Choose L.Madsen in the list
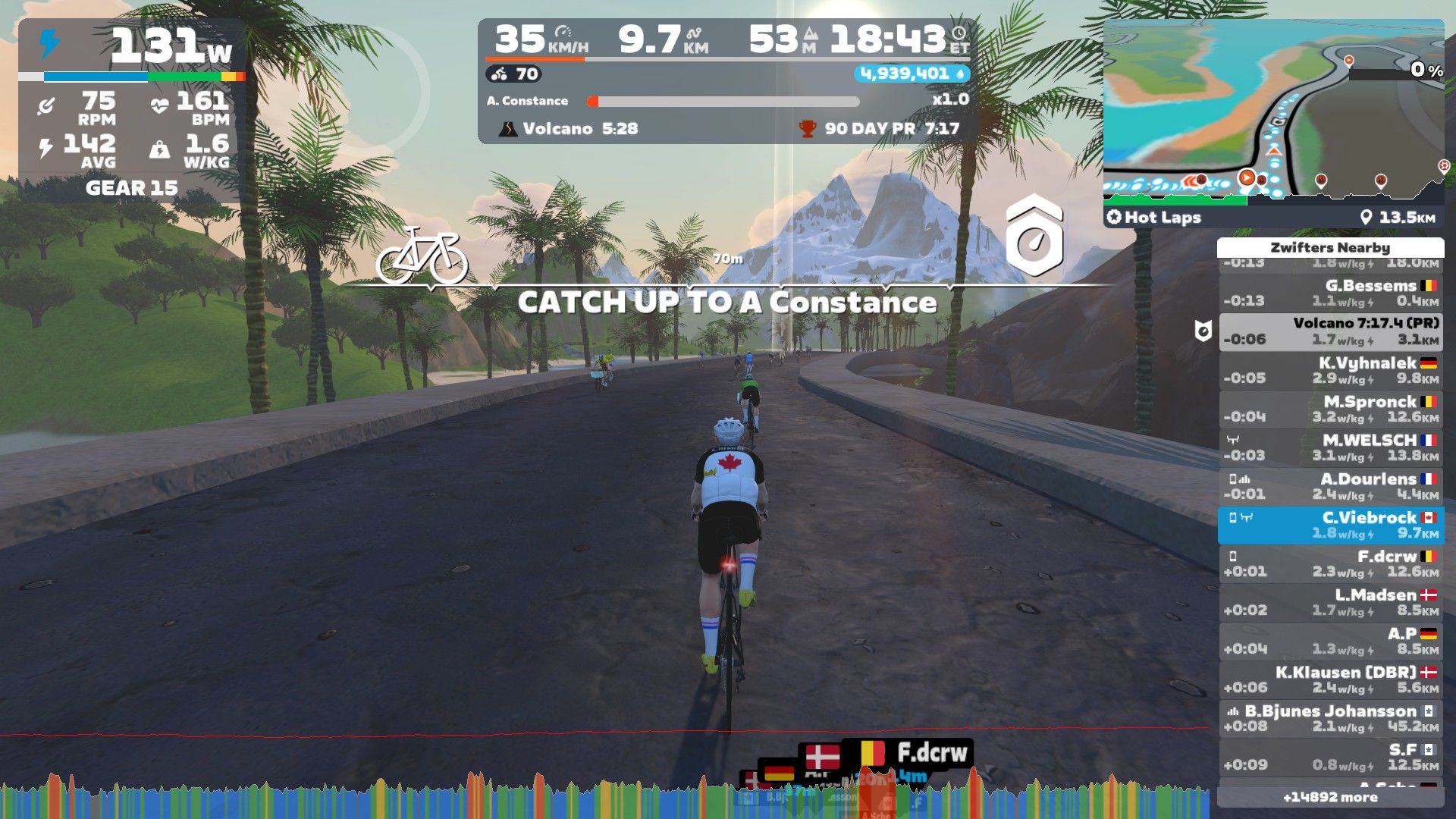This screenshot has height=819, width=1456. click(1331, 602)
